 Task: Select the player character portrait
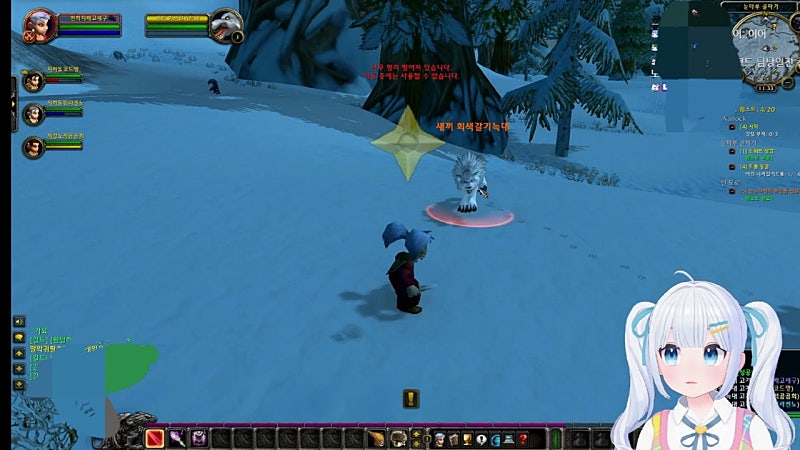point(40,24)
